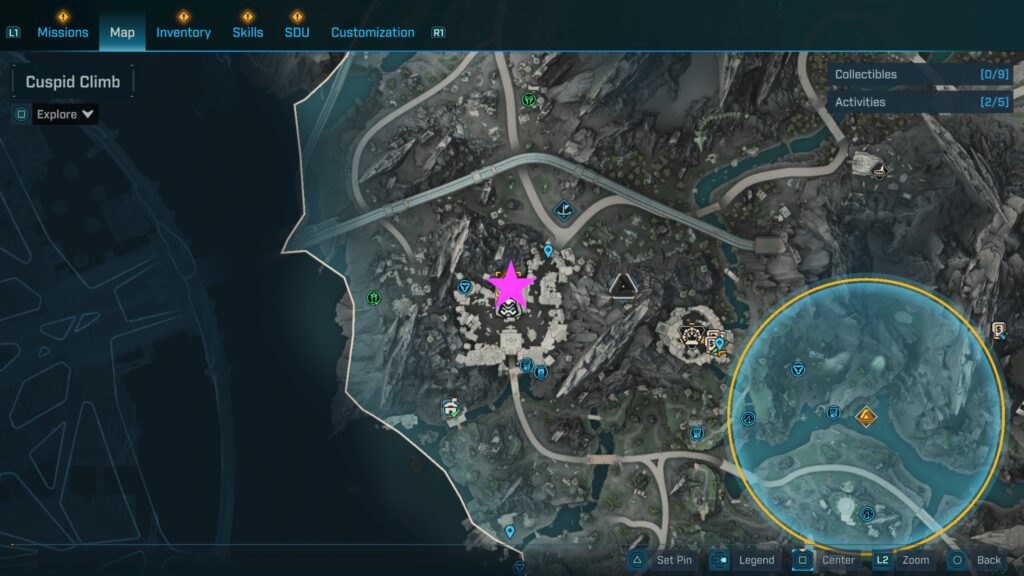Center the map view
1024x576 pixels.
coord(826,560)
